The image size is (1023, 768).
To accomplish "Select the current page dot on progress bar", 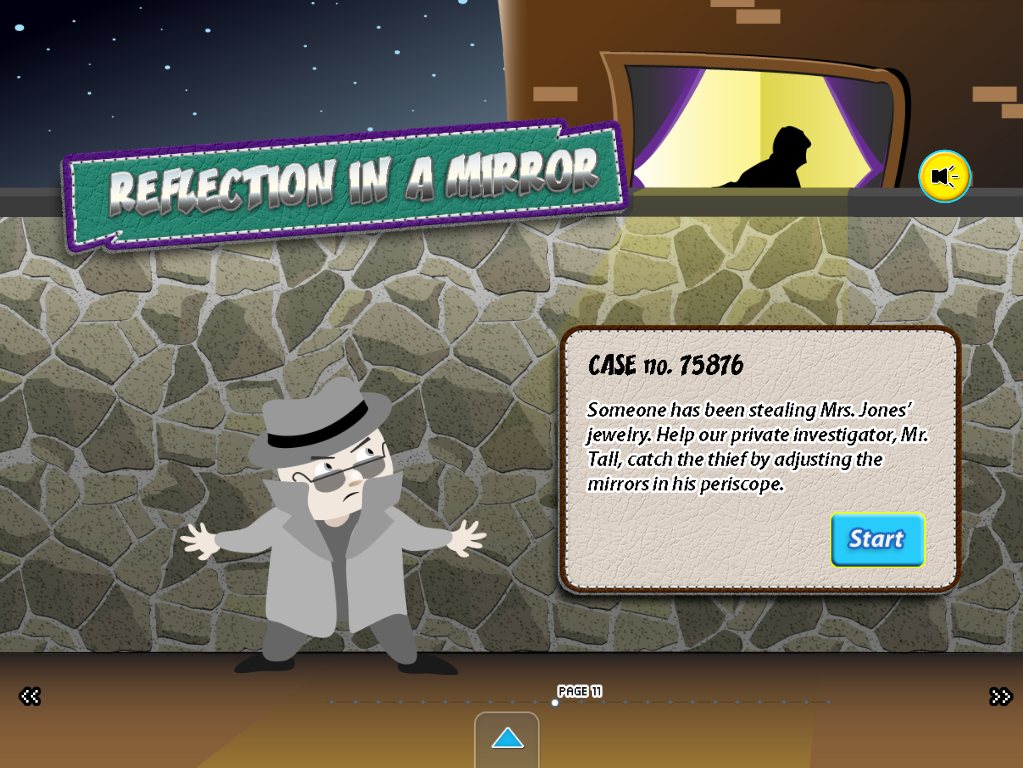I will [555, 702].
